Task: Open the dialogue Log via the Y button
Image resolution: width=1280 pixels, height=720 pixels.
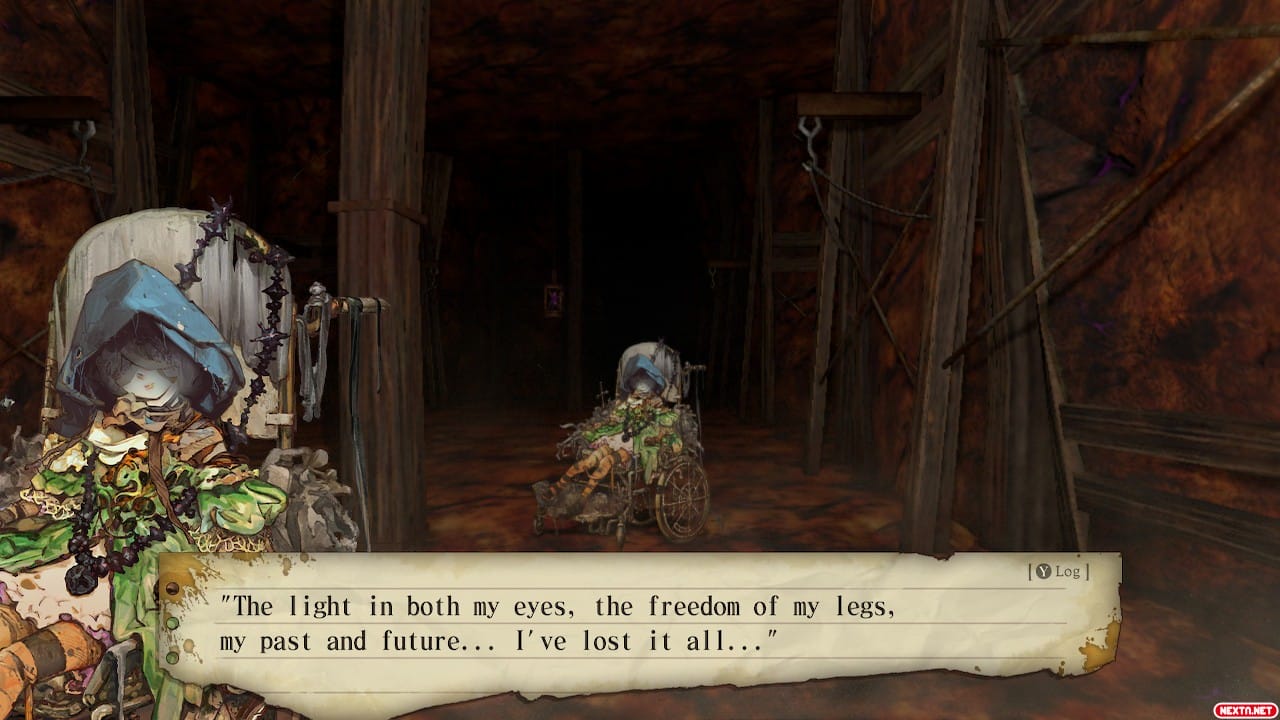Action: pos(1058,573)
